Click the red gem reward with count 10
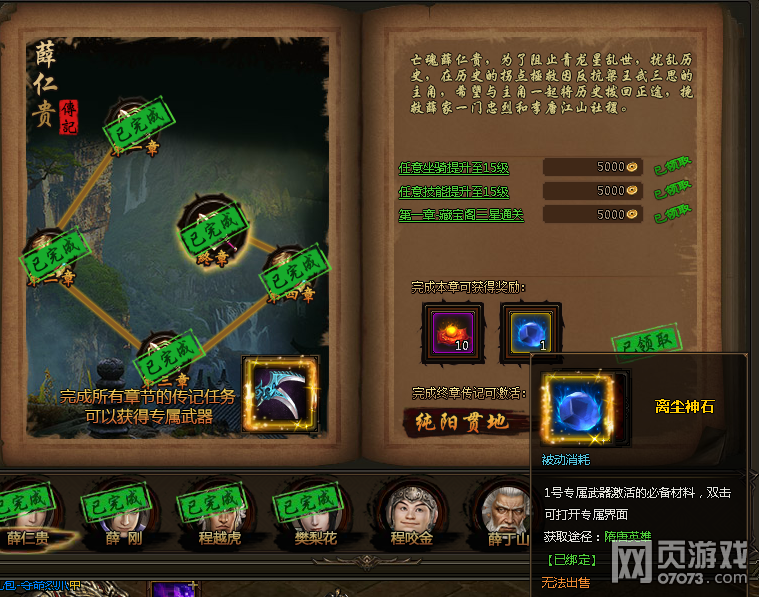This screenshot has width=759, height=597. pyautogui.click(x=452, y=332)
